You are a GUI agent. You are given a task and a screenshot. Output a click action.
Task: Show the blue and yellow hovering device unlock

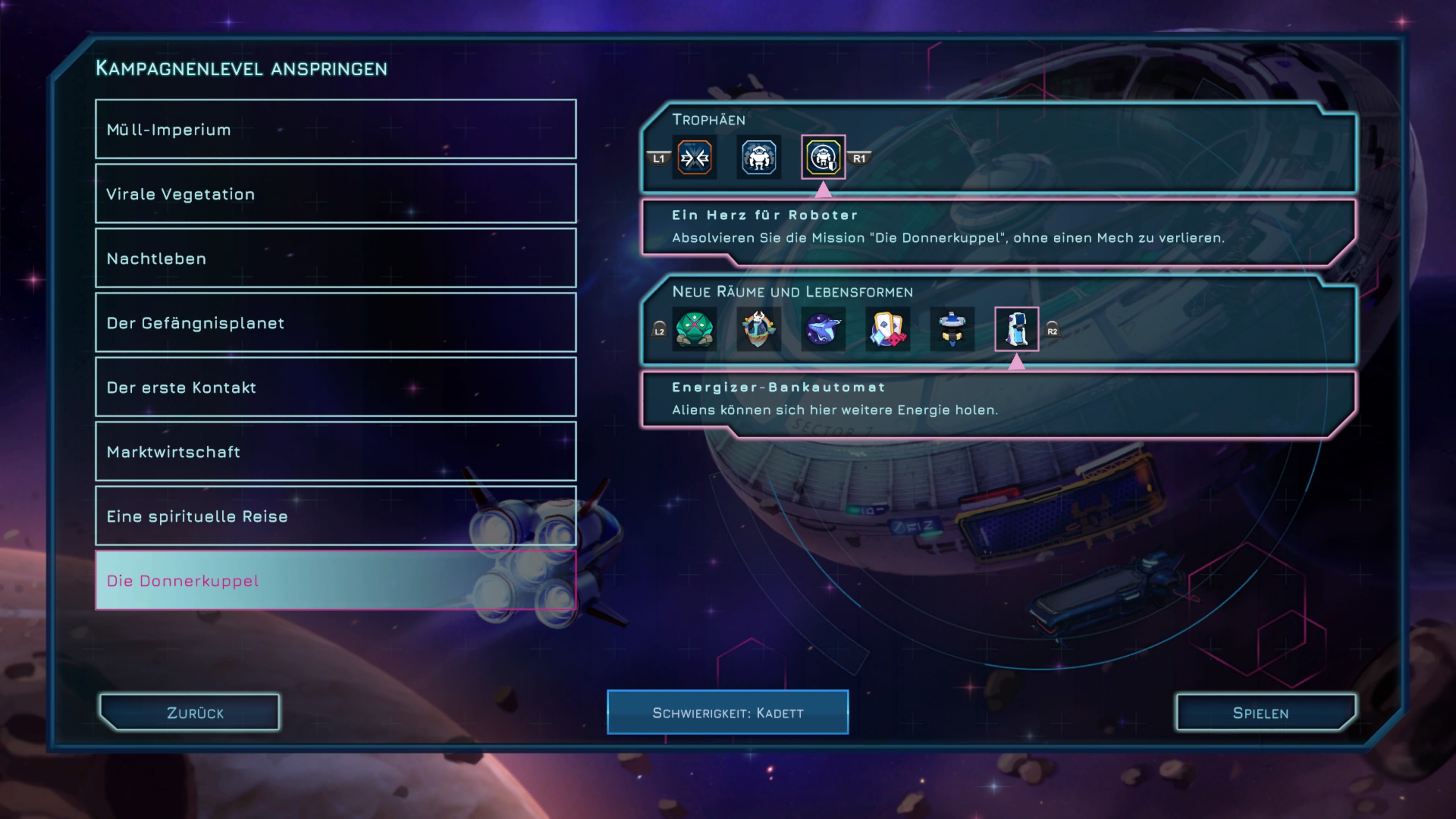pyautogui.click(x=952, y=329)
